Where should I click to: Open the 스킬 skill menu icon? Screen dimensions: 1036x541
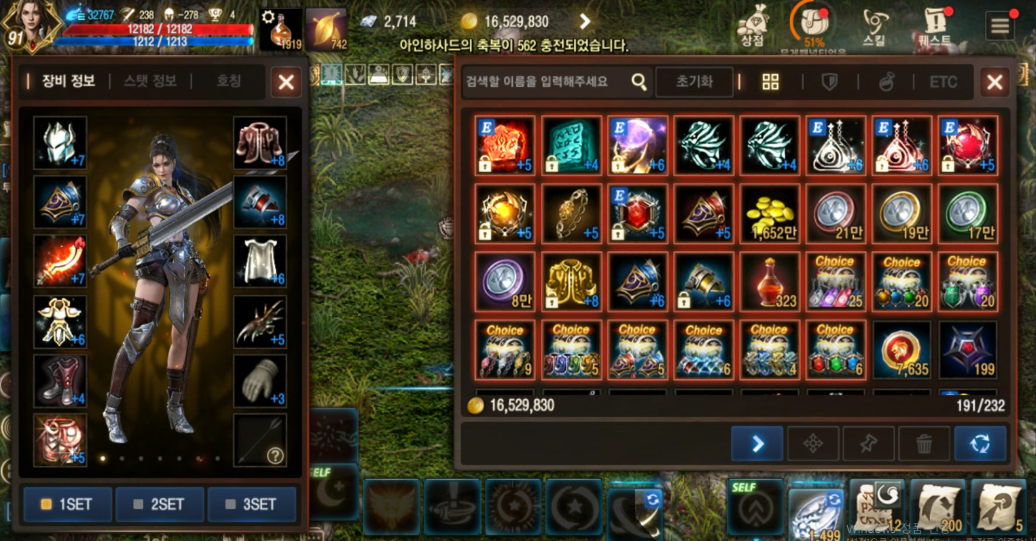click(x=875, y=26)
